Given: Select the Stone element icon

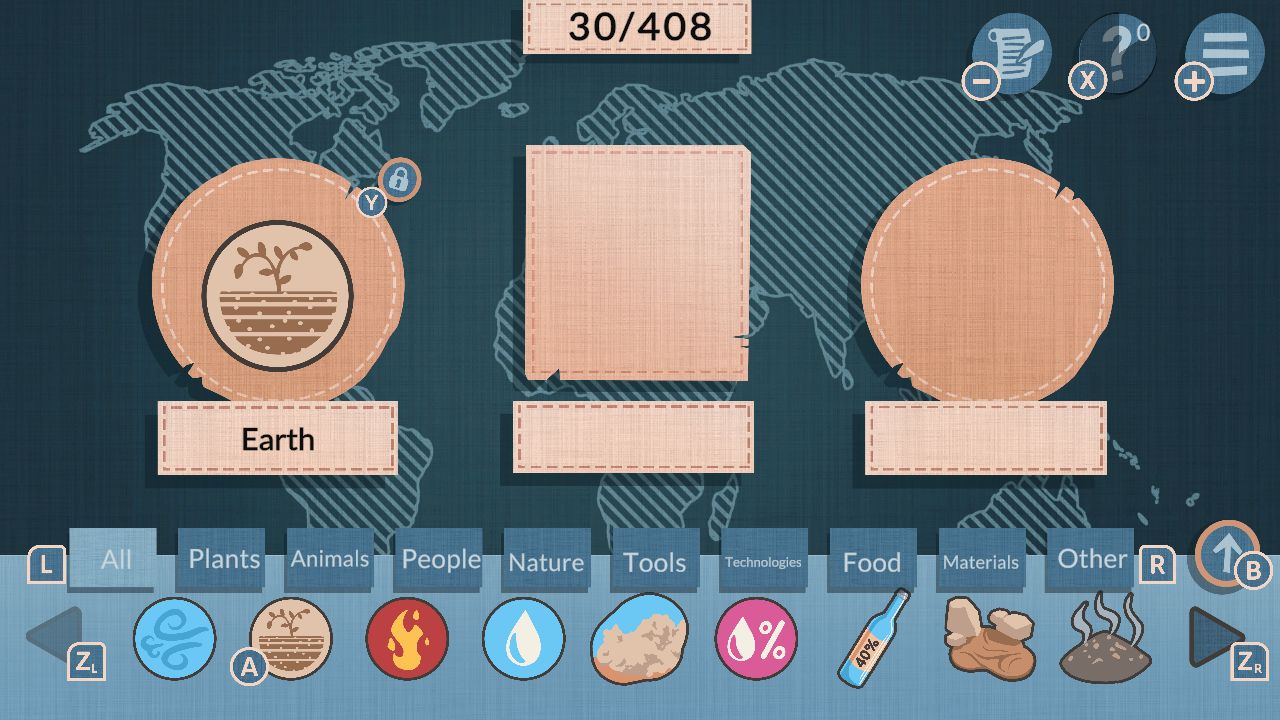Looking at the screenshot, I should [988, 640].
